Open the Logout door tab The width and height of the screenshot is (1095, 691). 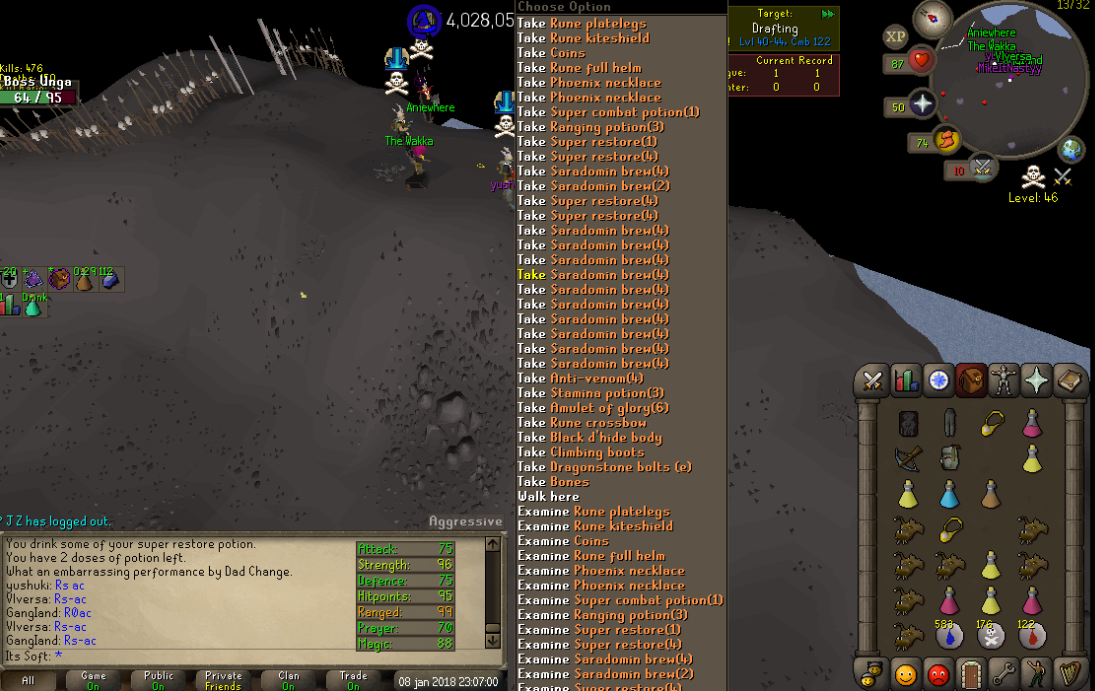pos(970,673)
